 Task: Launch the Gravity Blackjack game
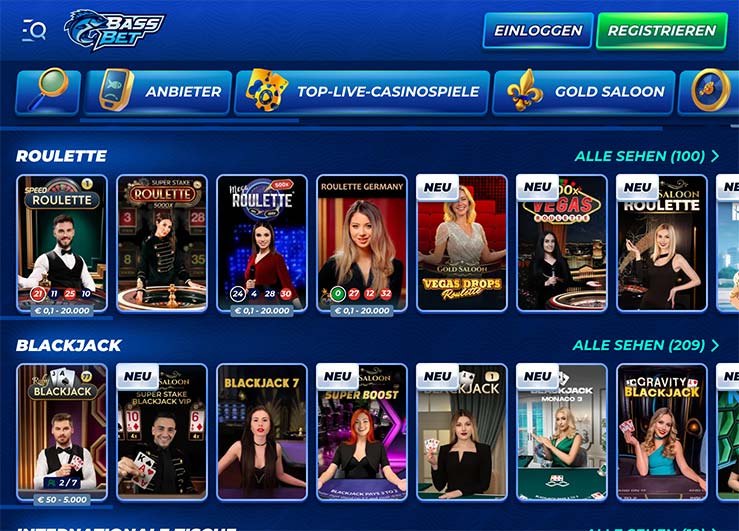point(662,432)
